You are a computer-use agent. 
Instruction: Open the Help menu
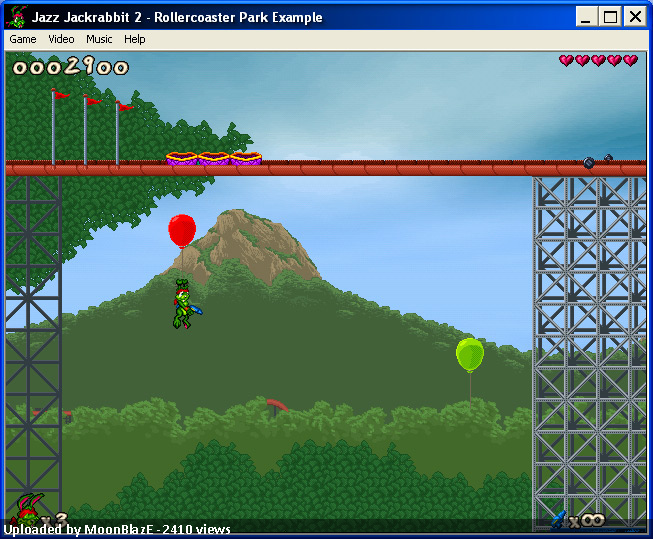tap(135, 39)
